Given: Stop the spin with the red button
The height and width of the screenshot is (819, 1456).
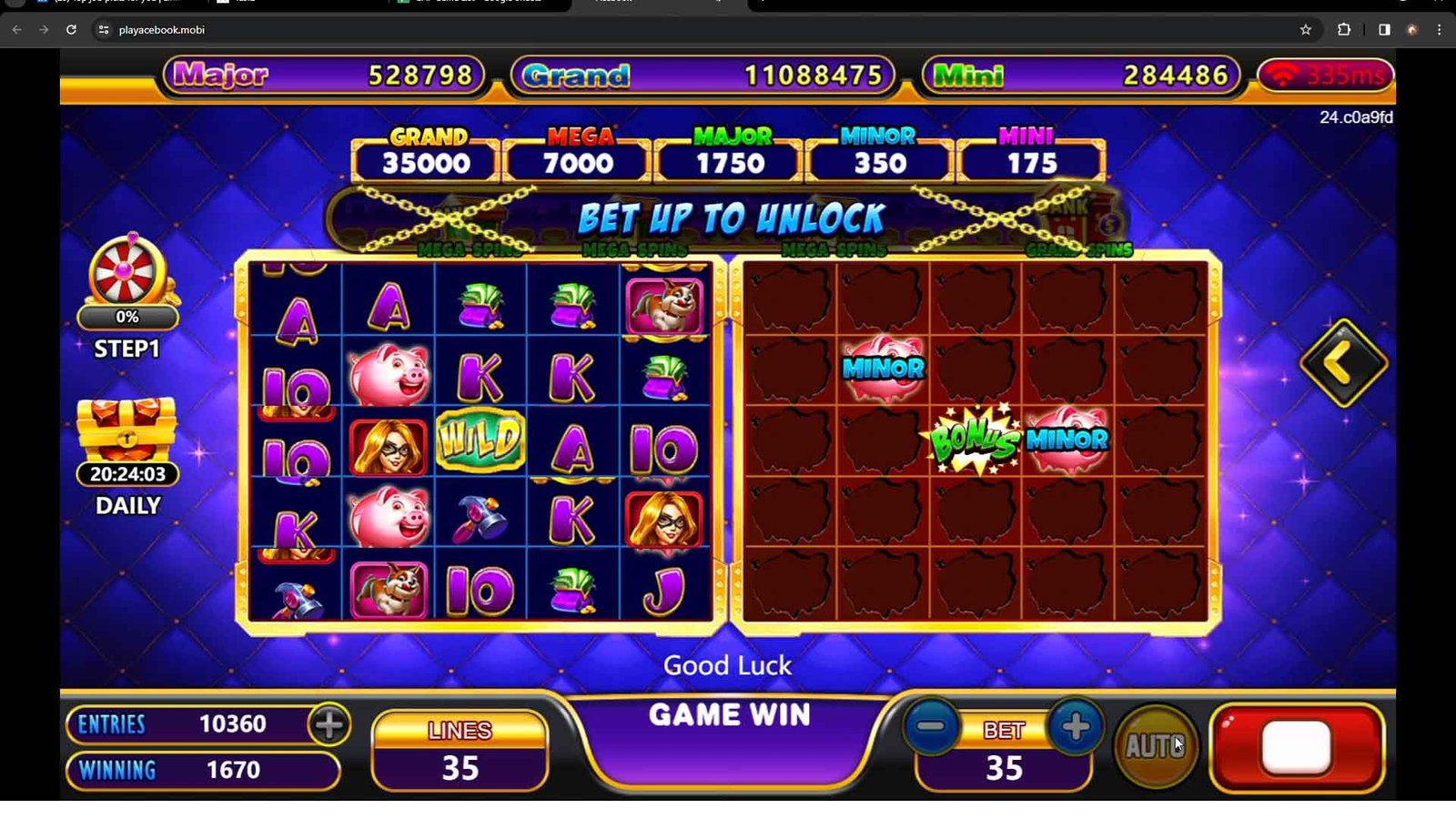Looking at the screenshot, I should coord(1297,747).
